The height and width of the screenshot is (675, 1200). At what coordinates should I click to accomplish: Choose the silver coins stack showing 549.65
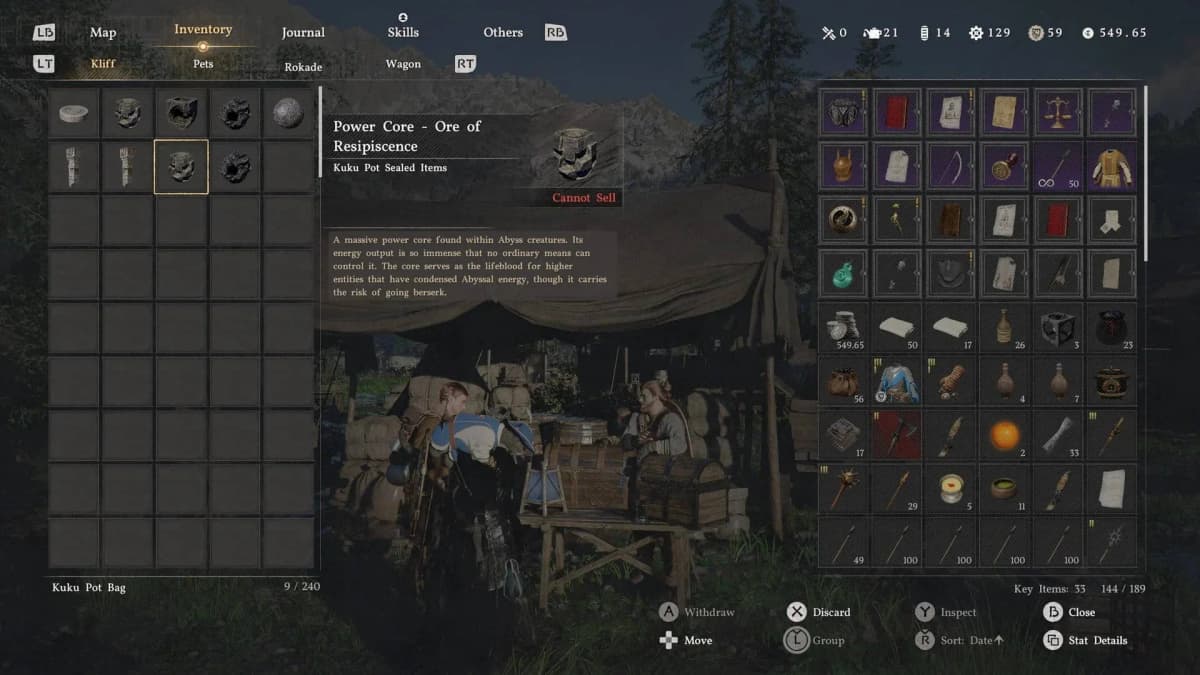click(x=843, y=327)
